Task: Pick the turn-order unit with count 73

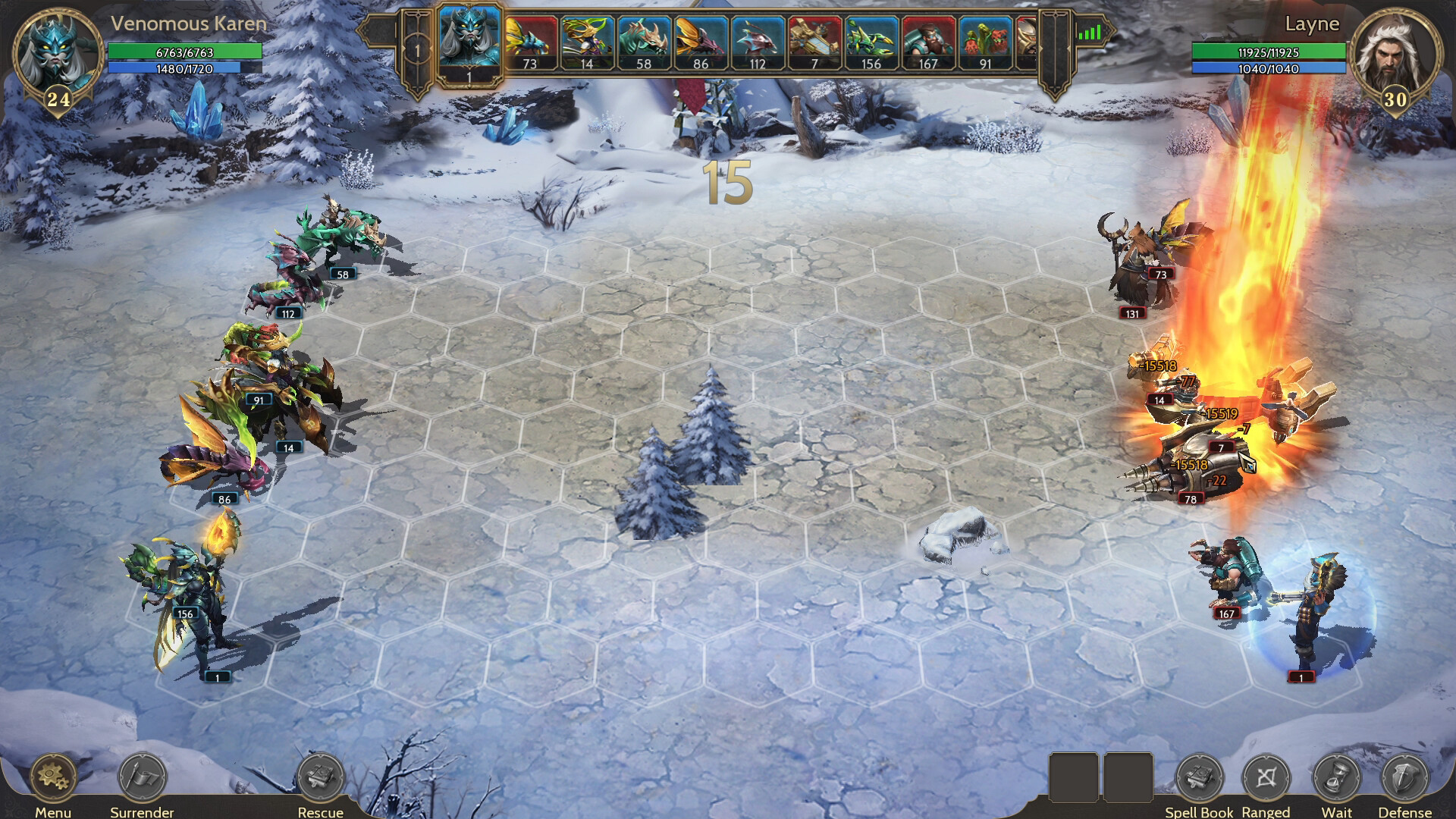Action: (x=530, y=43)
